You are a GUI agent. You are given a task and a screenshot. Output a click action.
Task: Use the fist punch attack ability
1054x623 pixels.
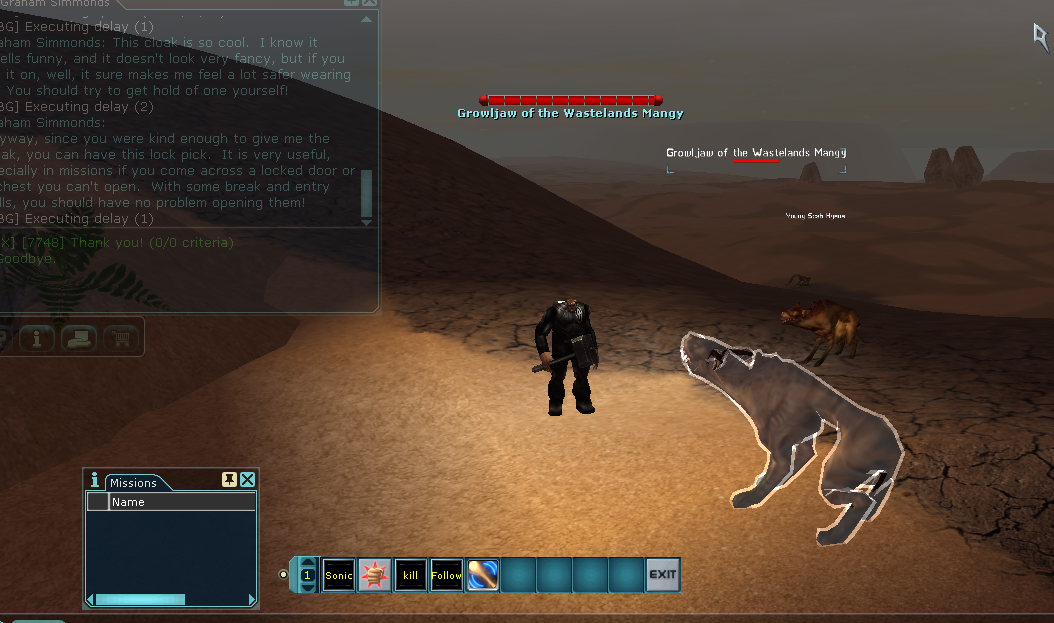(375, 575)
